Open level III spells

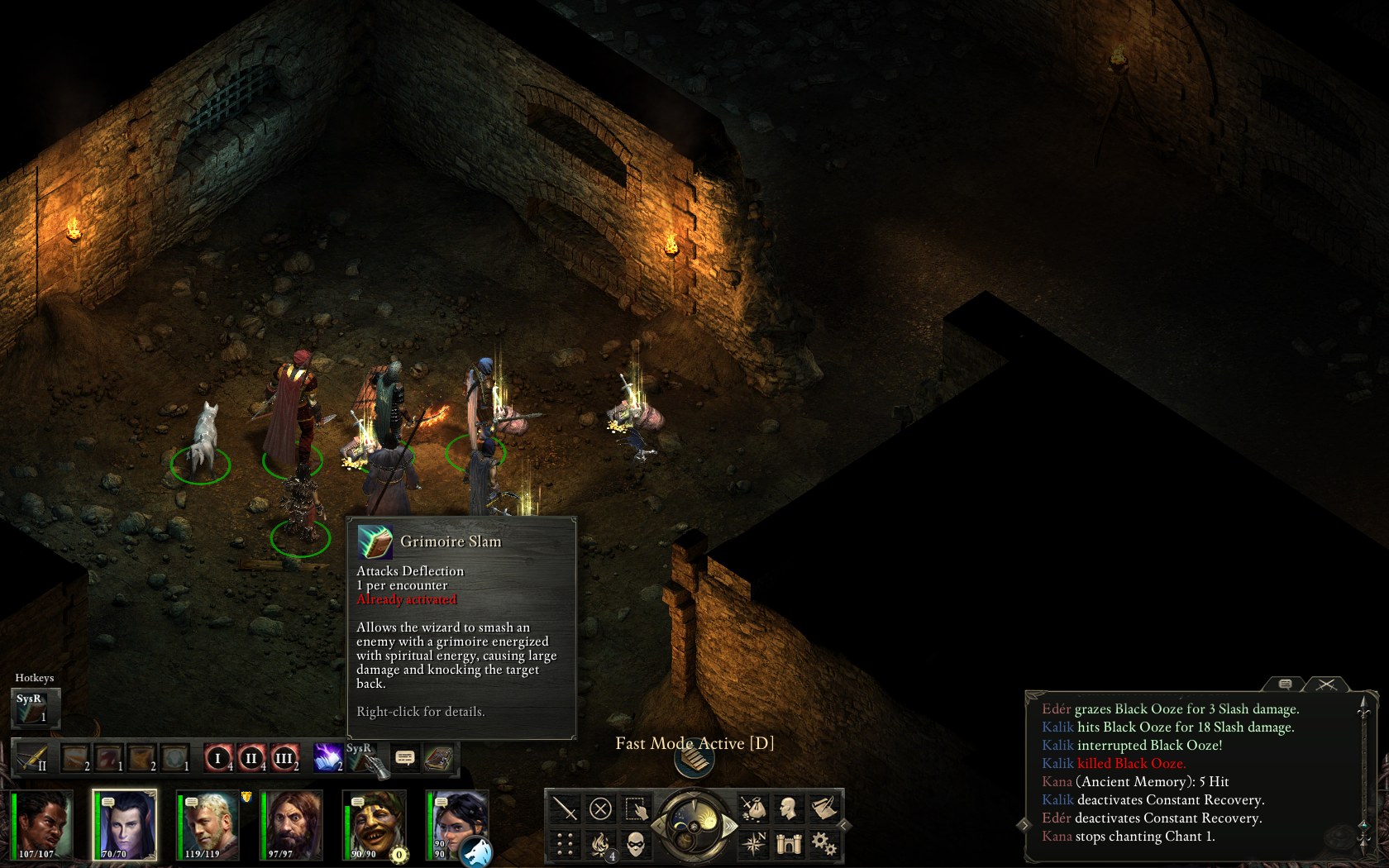point(284,758)
